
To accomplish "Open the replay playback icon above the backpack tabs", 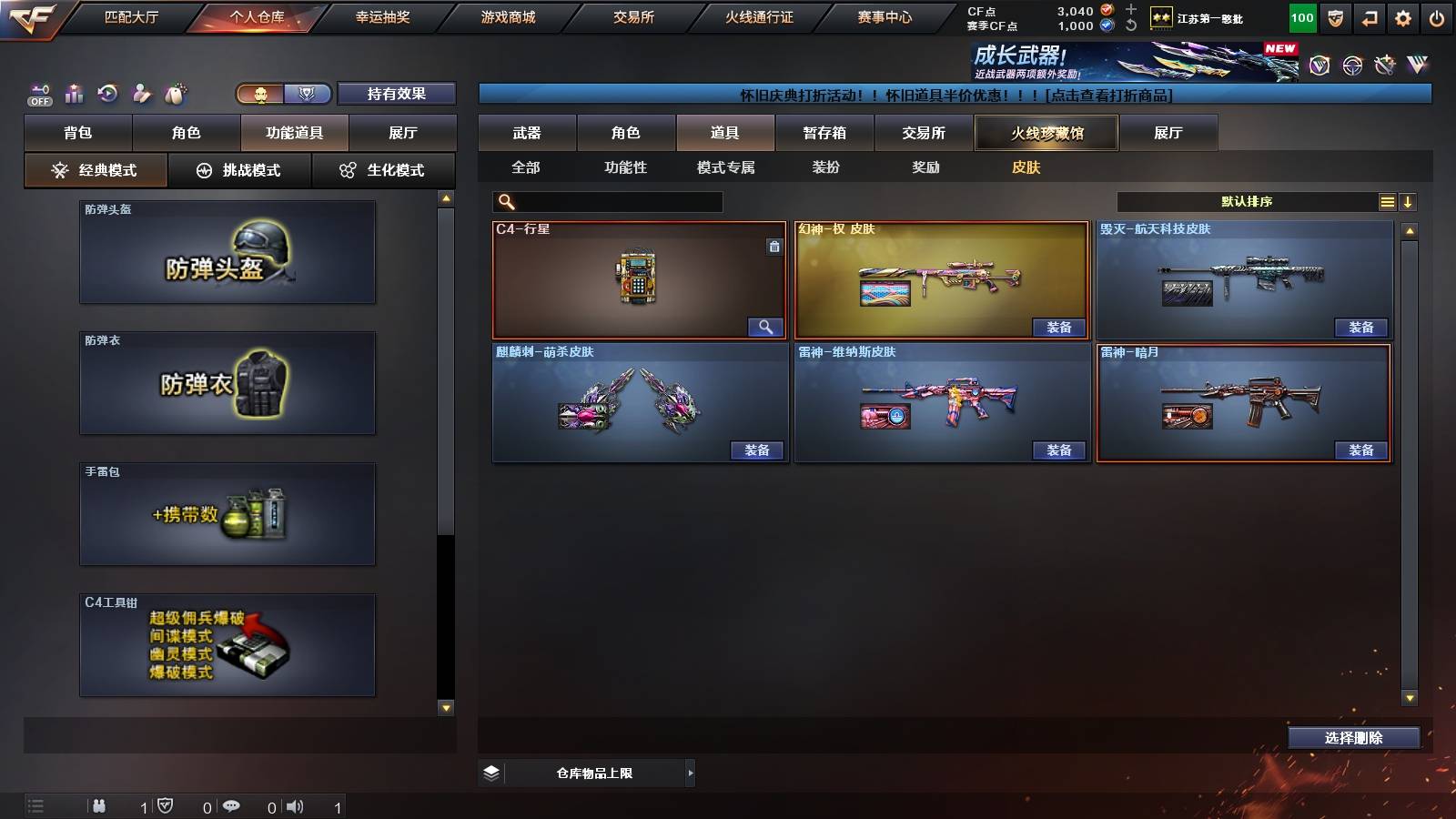I will coord(107,93).
